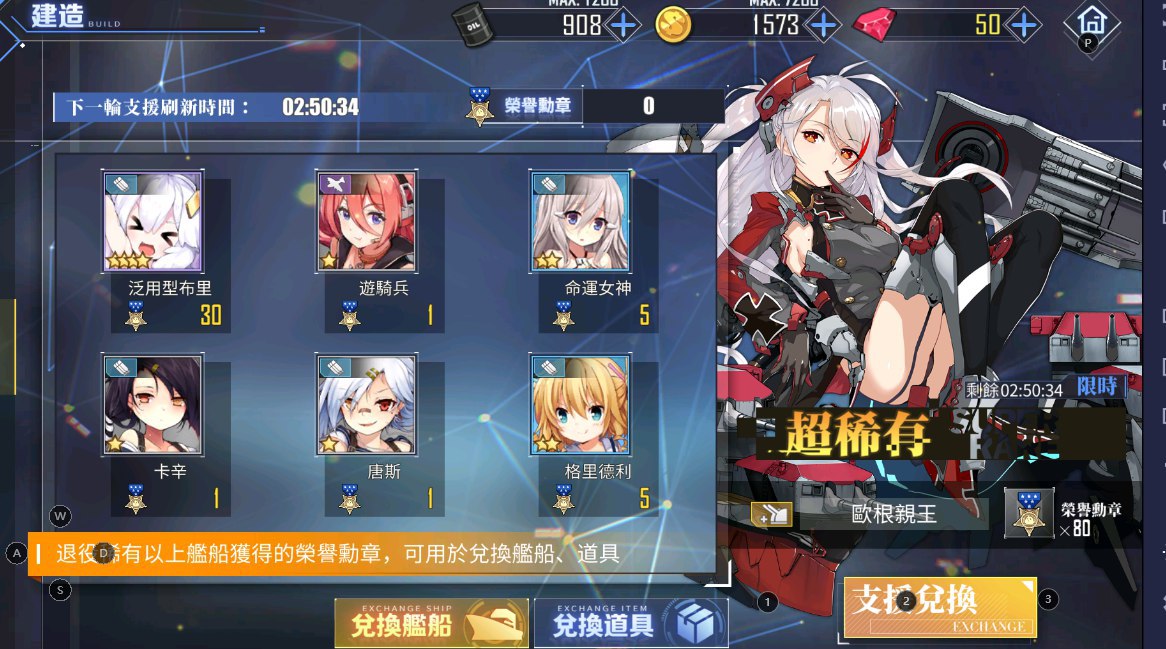Pick the 卡辛 ship portrait
The height and width of the screenshot is (649, 1166).
(x=152, y=404)
